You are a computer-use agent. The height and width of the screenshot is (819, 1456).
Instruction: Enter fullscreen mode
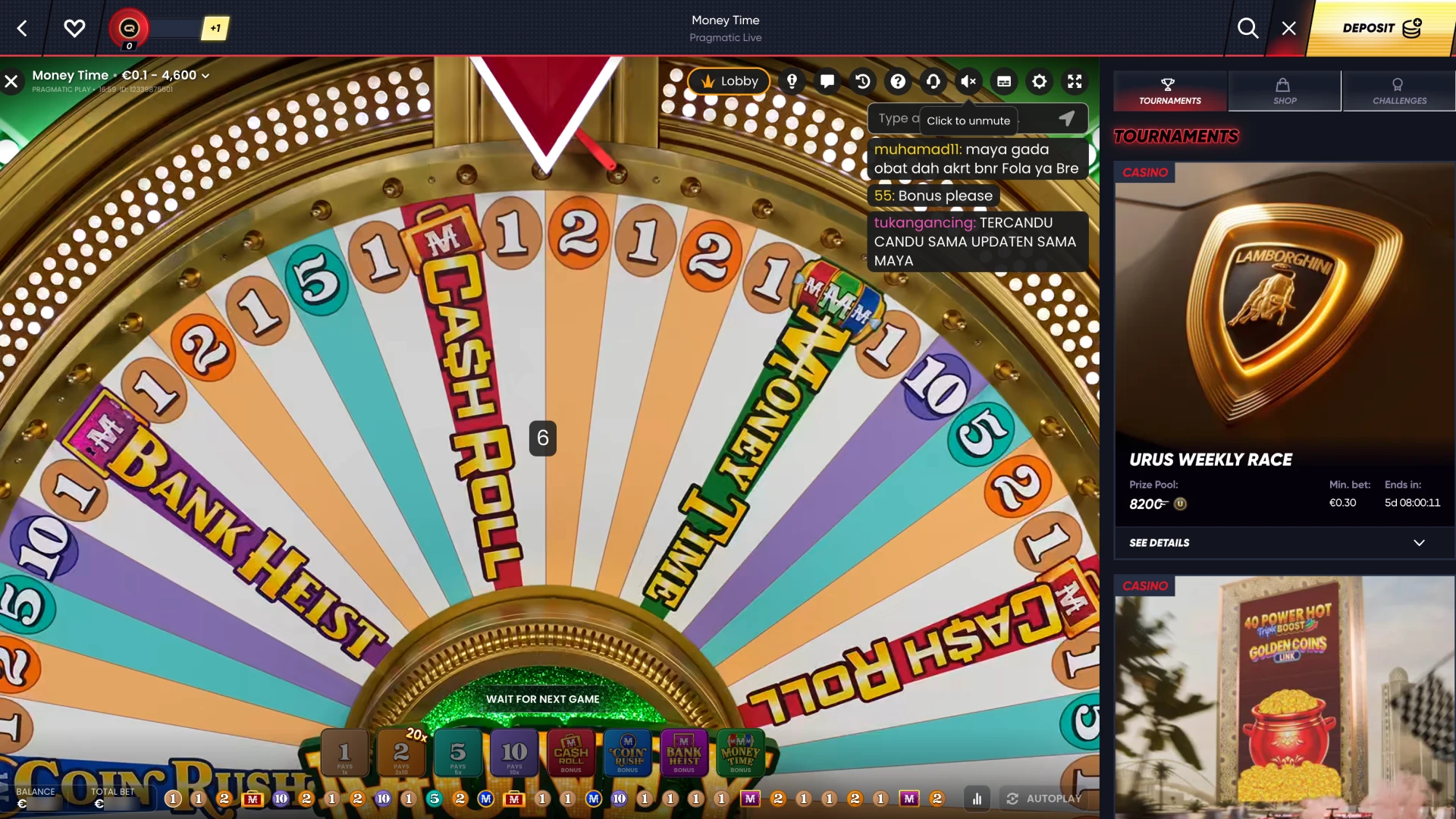pyautogui.click(x=1075, y=81)
